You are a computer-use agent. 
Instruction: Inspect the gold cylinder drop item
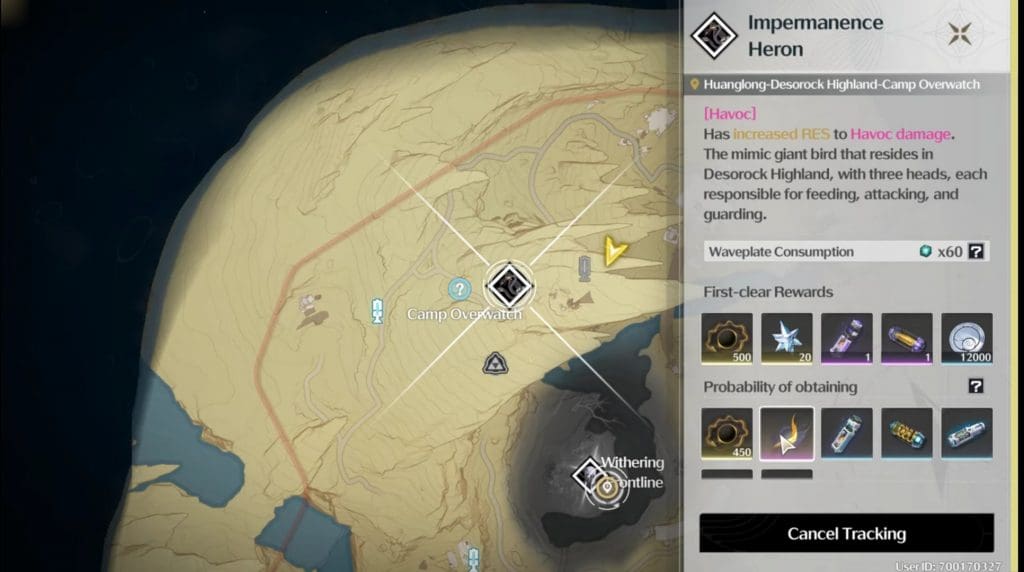click(x=907, y=433)
